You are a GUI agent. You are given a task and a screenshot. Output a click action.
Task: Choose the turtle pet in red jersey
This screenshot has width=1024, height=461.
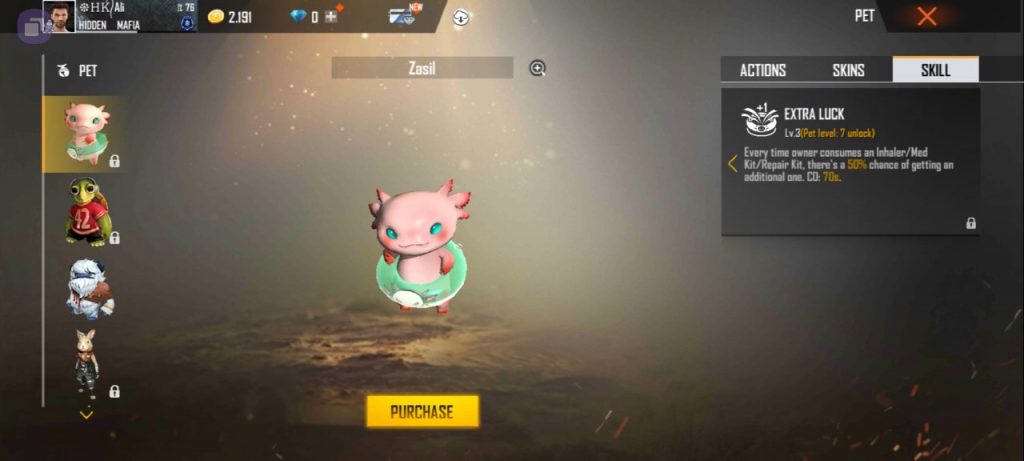88,211
